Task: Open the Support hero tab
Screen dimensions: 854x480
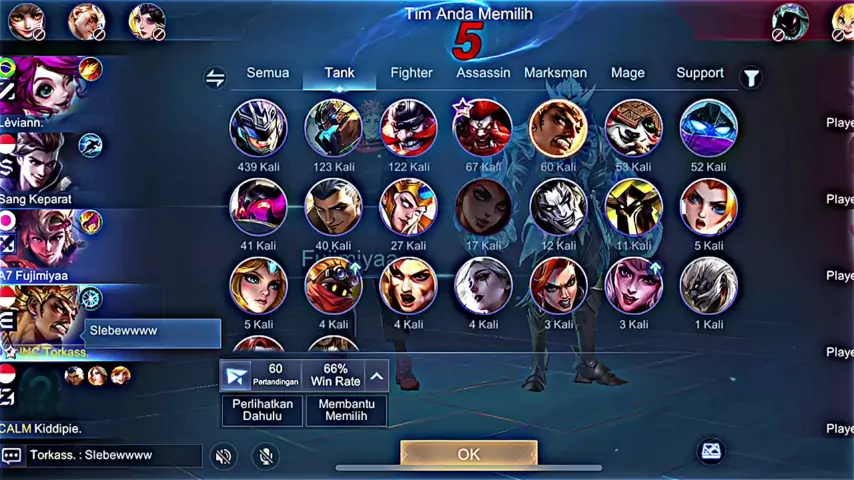Action: click(x=700, y=73)
